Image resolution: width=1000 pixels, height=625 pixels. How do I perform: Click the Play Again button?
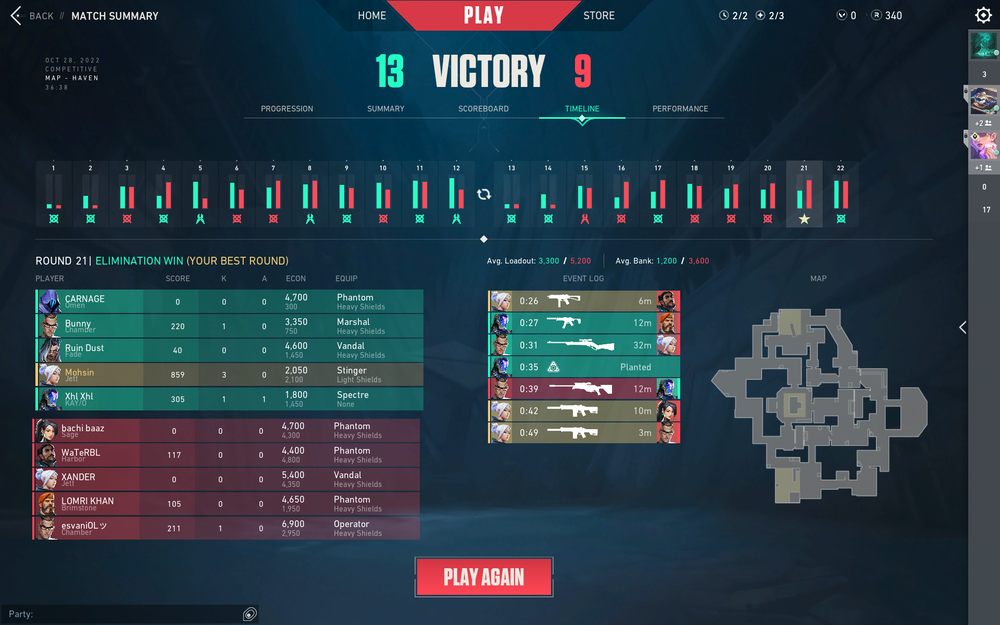tap(484, 577)
